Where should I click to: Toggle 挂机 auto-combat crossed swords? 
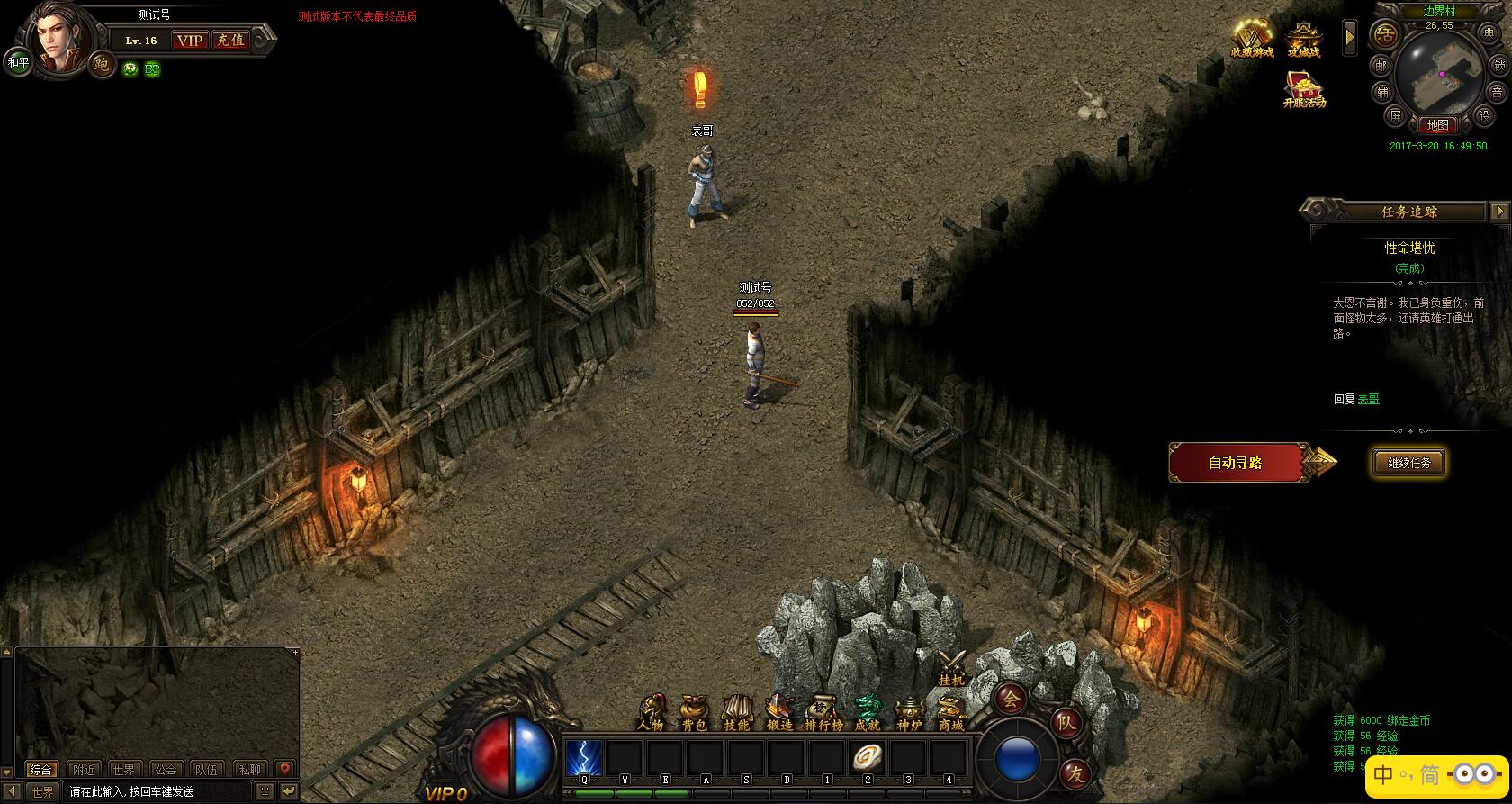click(951, 667)
